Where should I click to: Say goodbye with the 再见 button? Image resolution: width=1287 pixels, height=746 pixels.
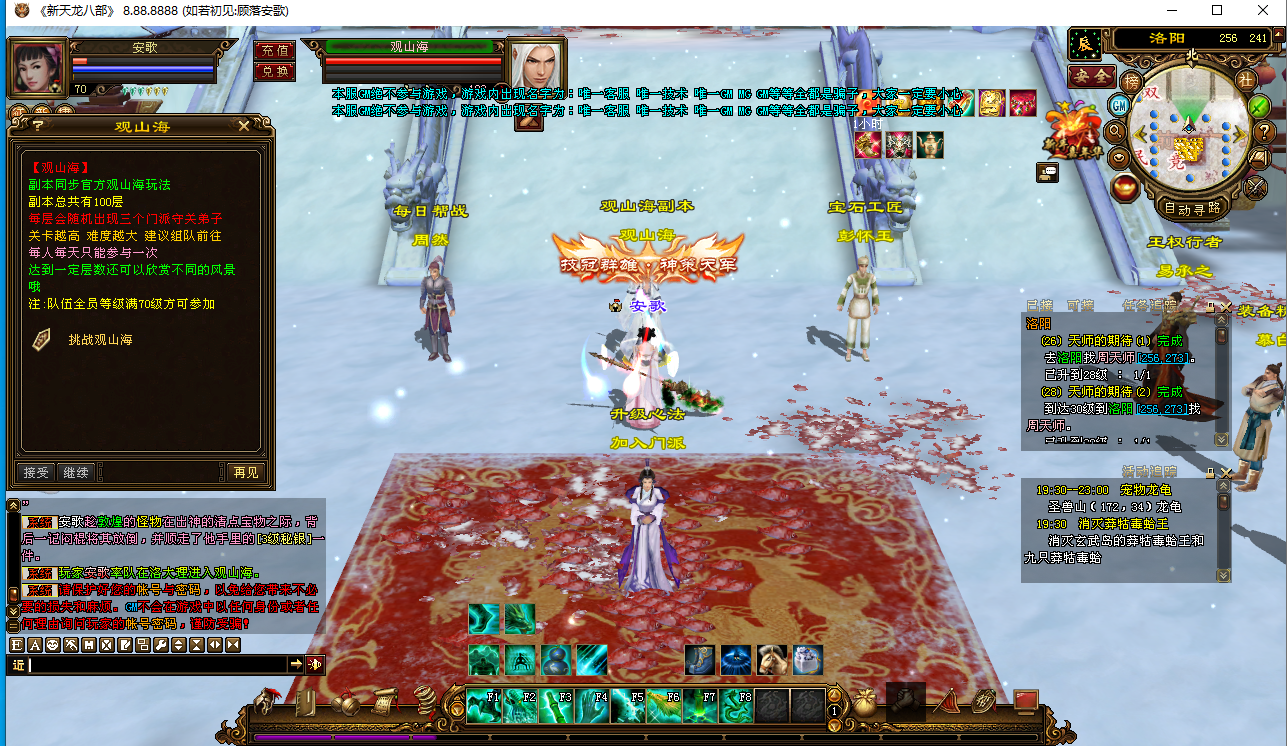tap(244, 472)
